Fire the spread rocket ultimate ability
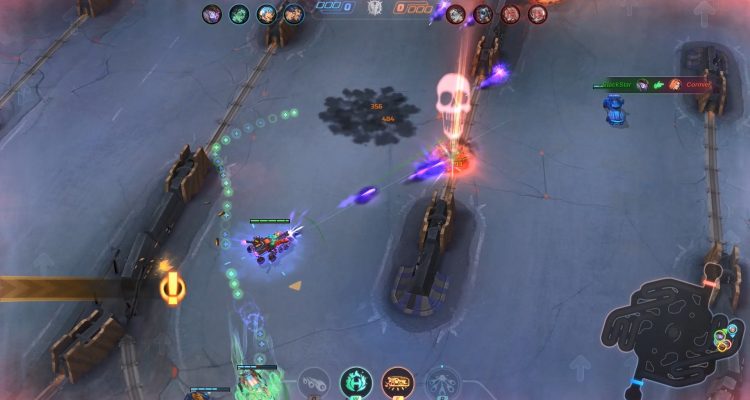Viewport: 750px width, 400px height. coord(441,382)
